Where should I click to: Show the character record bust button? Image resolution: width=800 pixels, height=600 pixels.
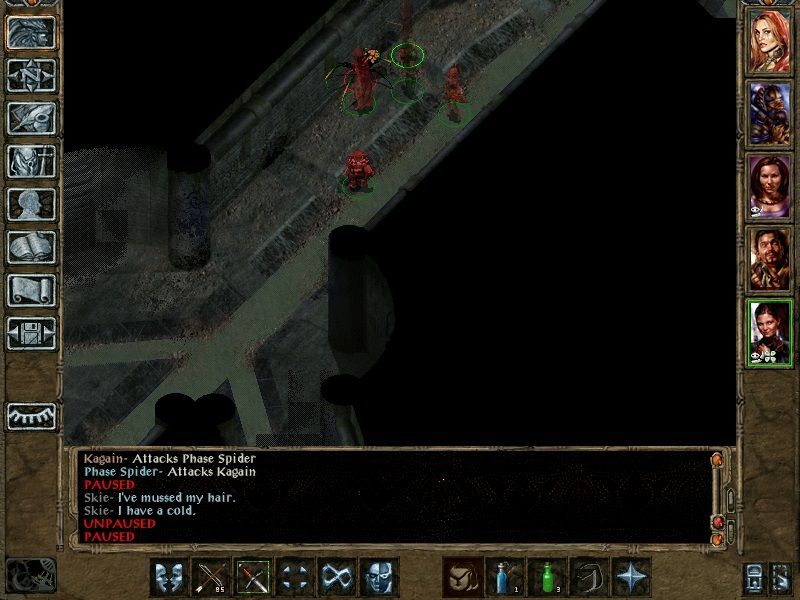(31, 204)
